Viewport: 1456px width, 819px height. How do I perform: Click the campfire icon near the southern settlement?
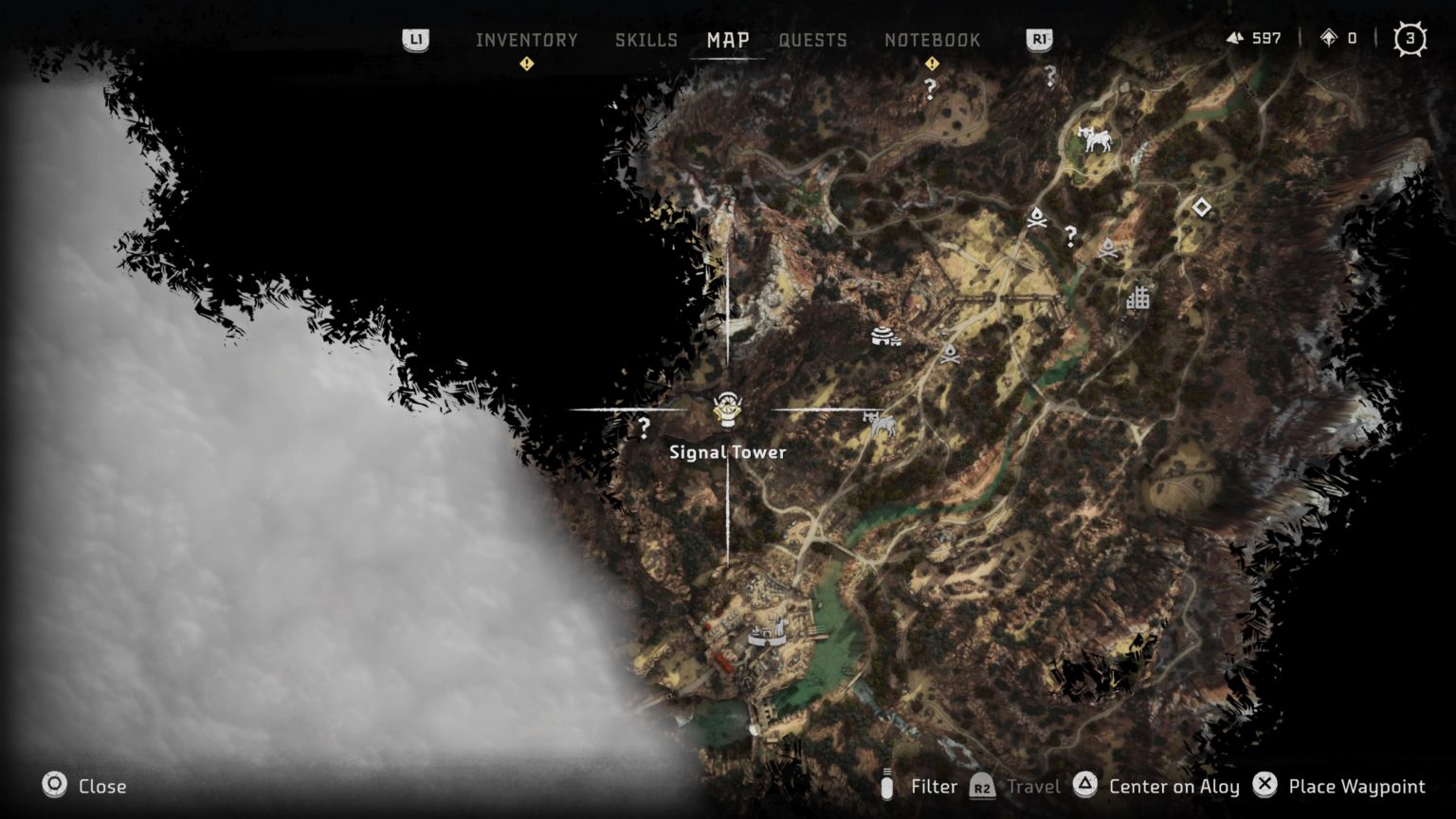click(951, 356)
